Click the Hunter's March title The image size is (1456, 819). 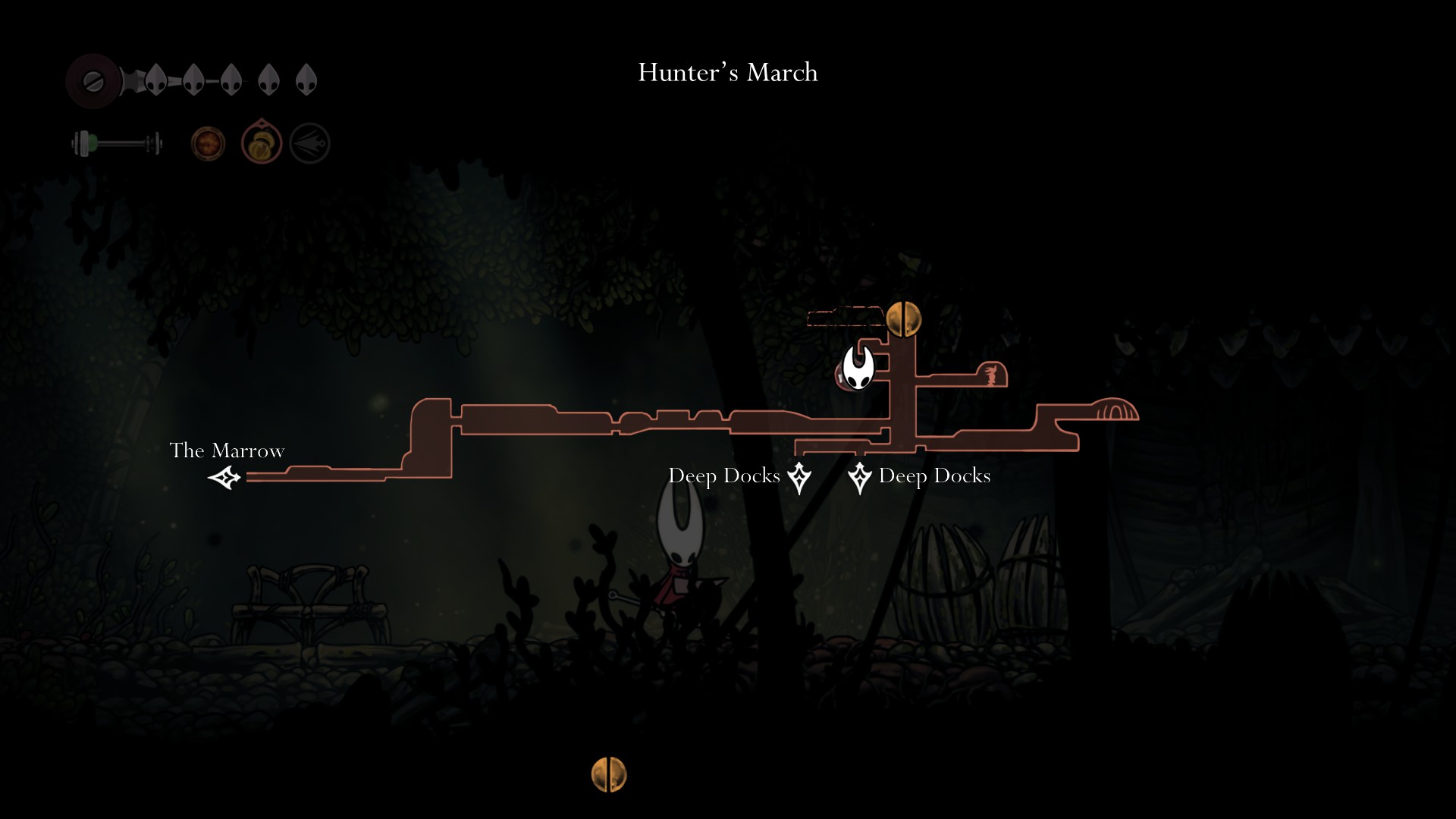pyautogui.click(x=727, y=73)
